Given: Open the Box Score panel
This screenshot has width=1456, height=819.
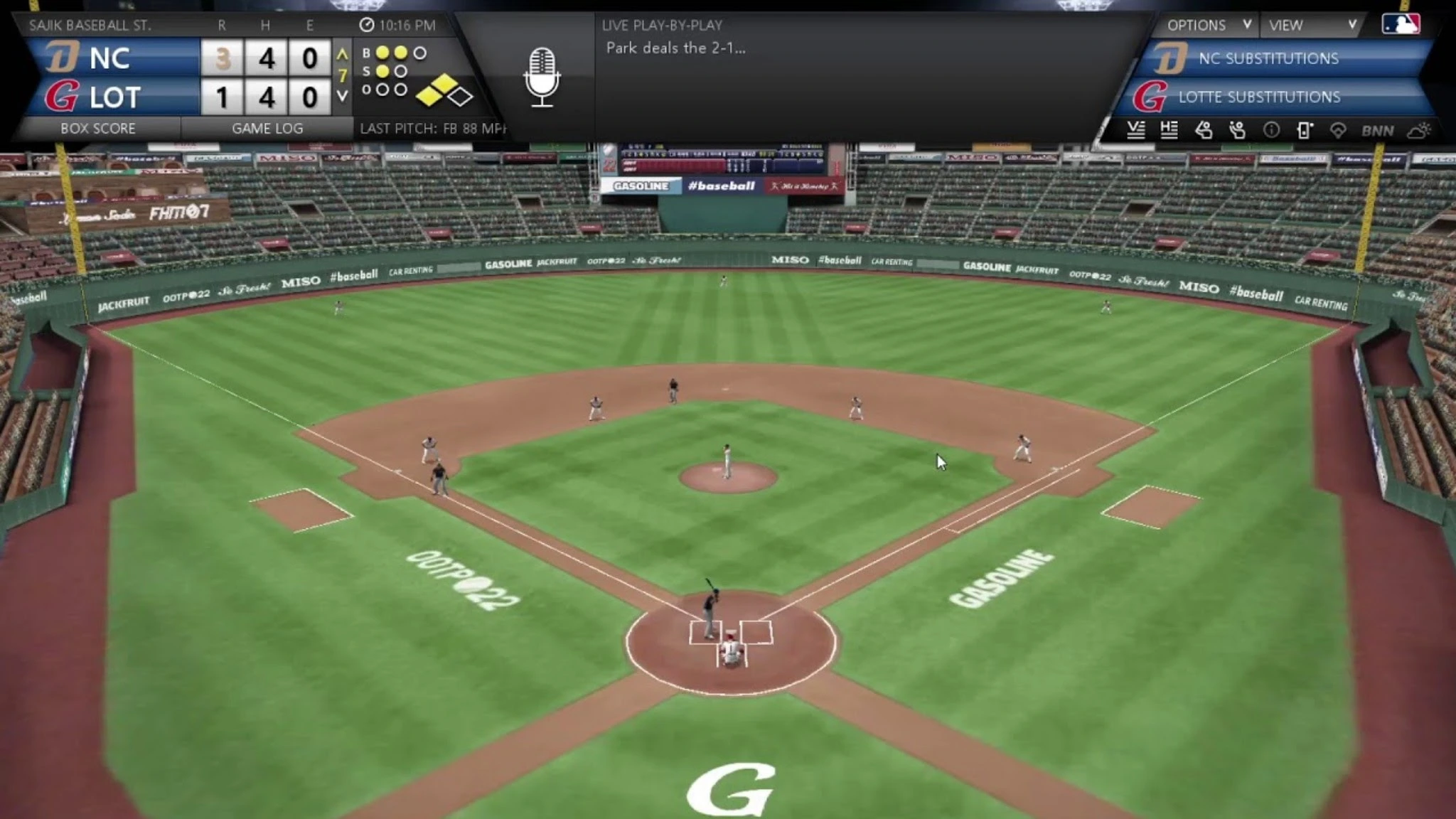Looking at the screenshot, I should point(98,129).
